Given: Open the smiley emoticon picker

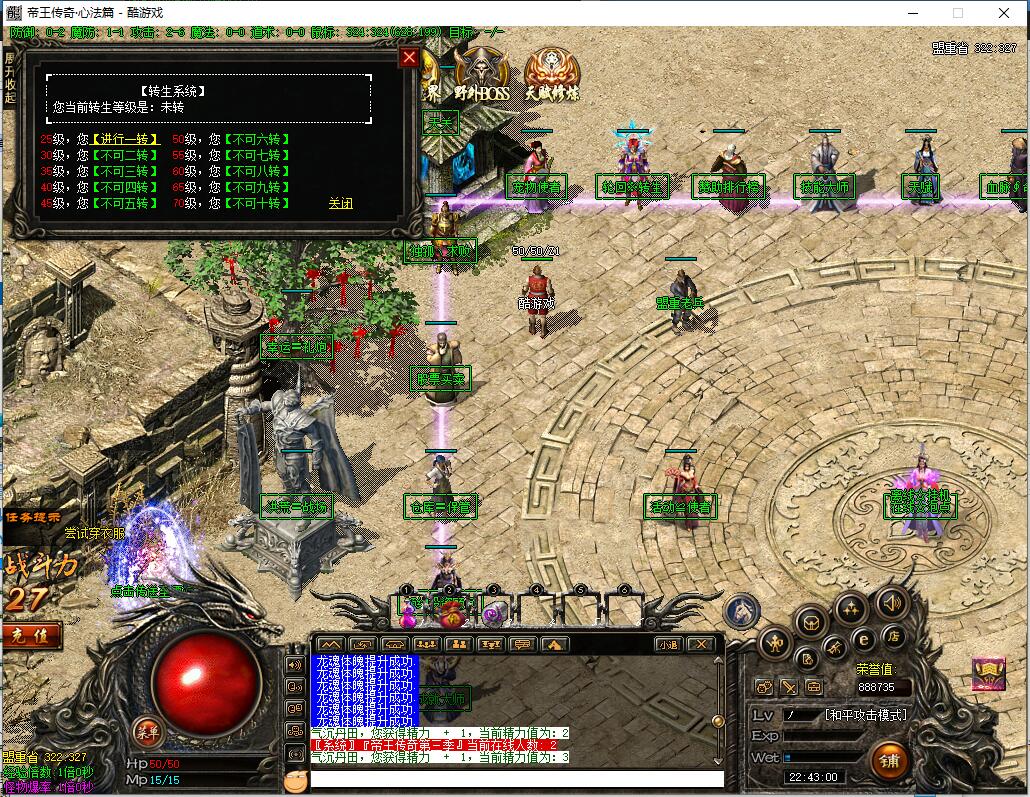Looking at the screenshot, I should pos(294,780).
